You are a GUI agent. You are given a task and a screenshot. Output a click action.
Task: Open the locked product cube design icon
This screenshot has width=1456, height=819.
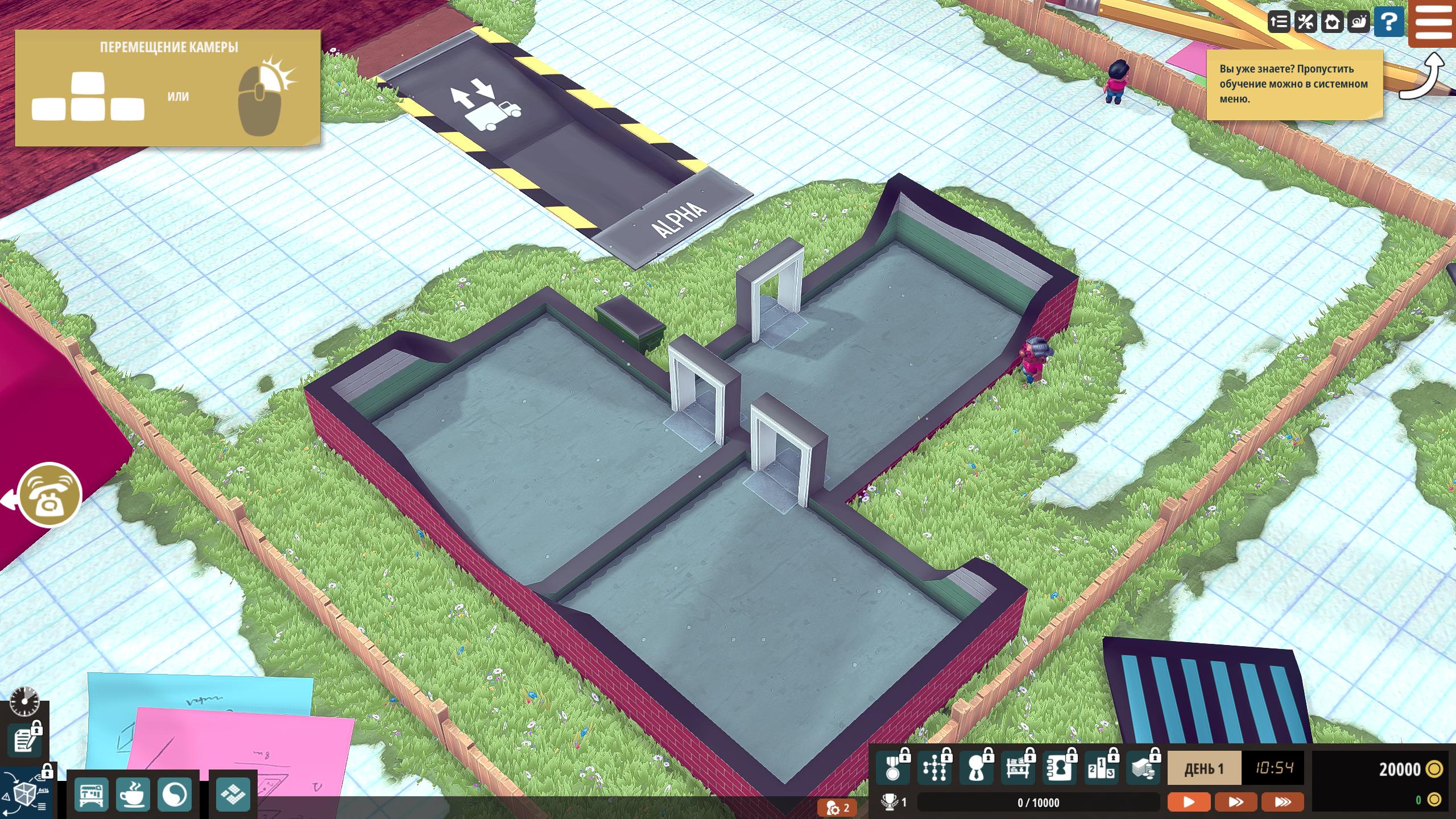click(25, 792)
